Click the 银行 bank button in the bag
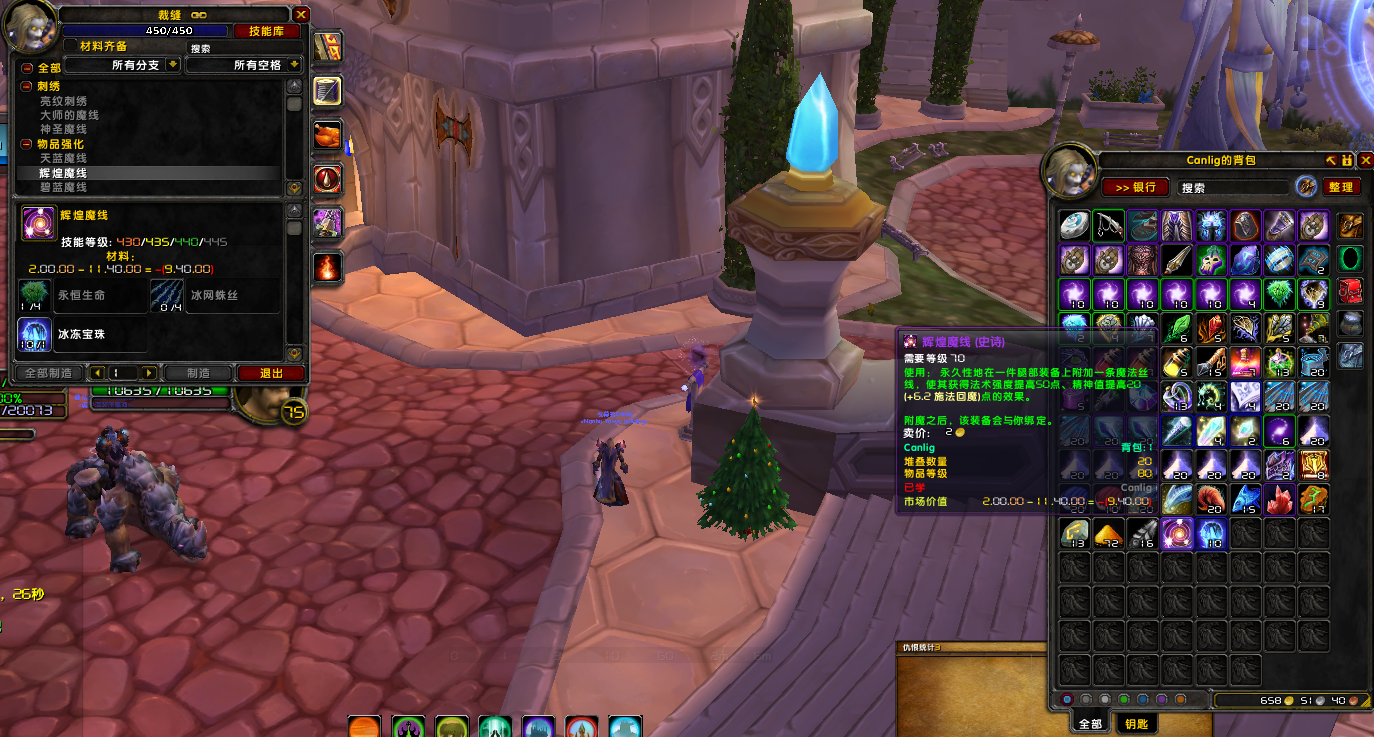This screenshot has width=1374, height=737. (1135, 187)
